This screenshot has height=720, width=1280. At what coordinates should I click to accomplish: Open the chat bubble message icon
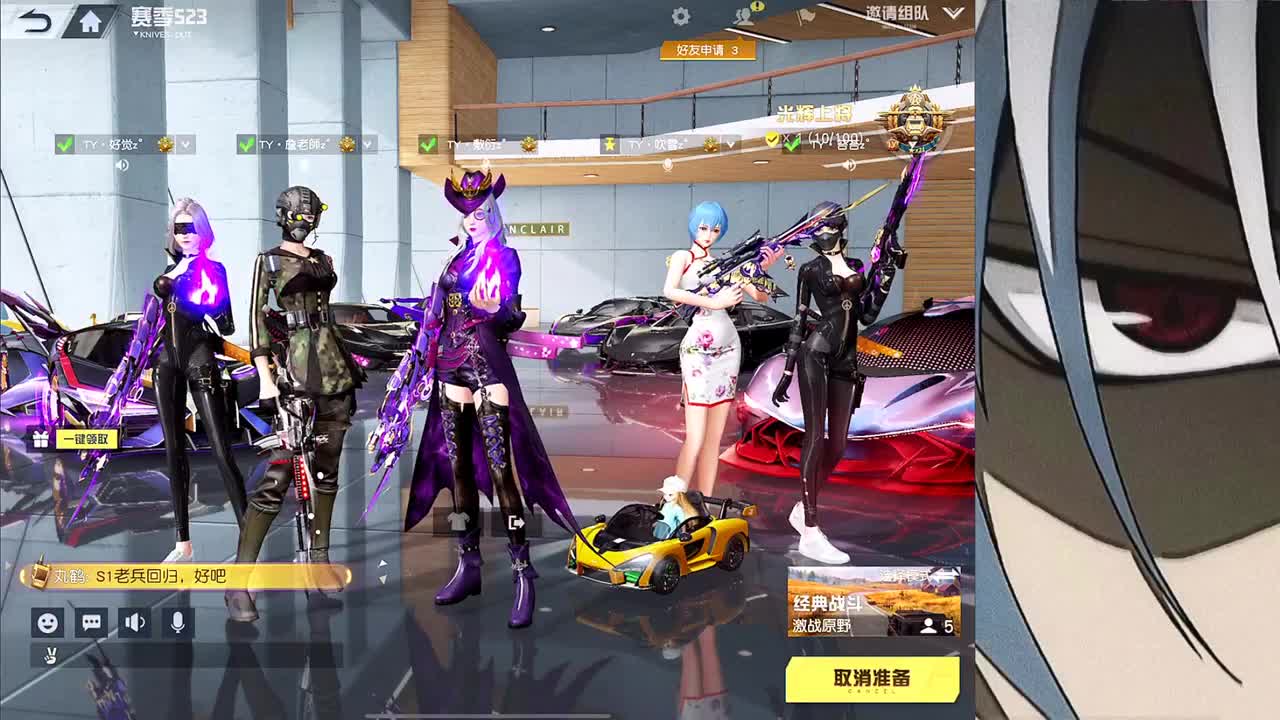[x=92, y=623]
